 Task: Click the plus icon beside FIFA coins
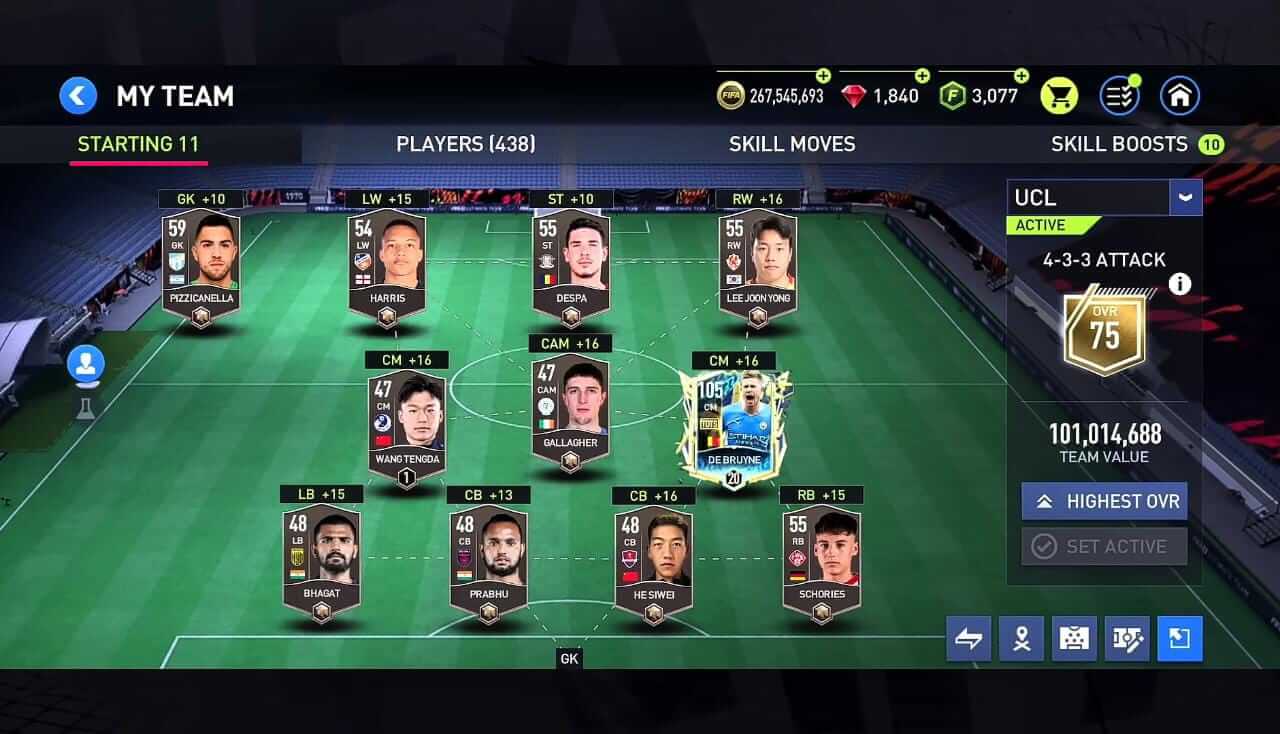[x=823, y=75]
